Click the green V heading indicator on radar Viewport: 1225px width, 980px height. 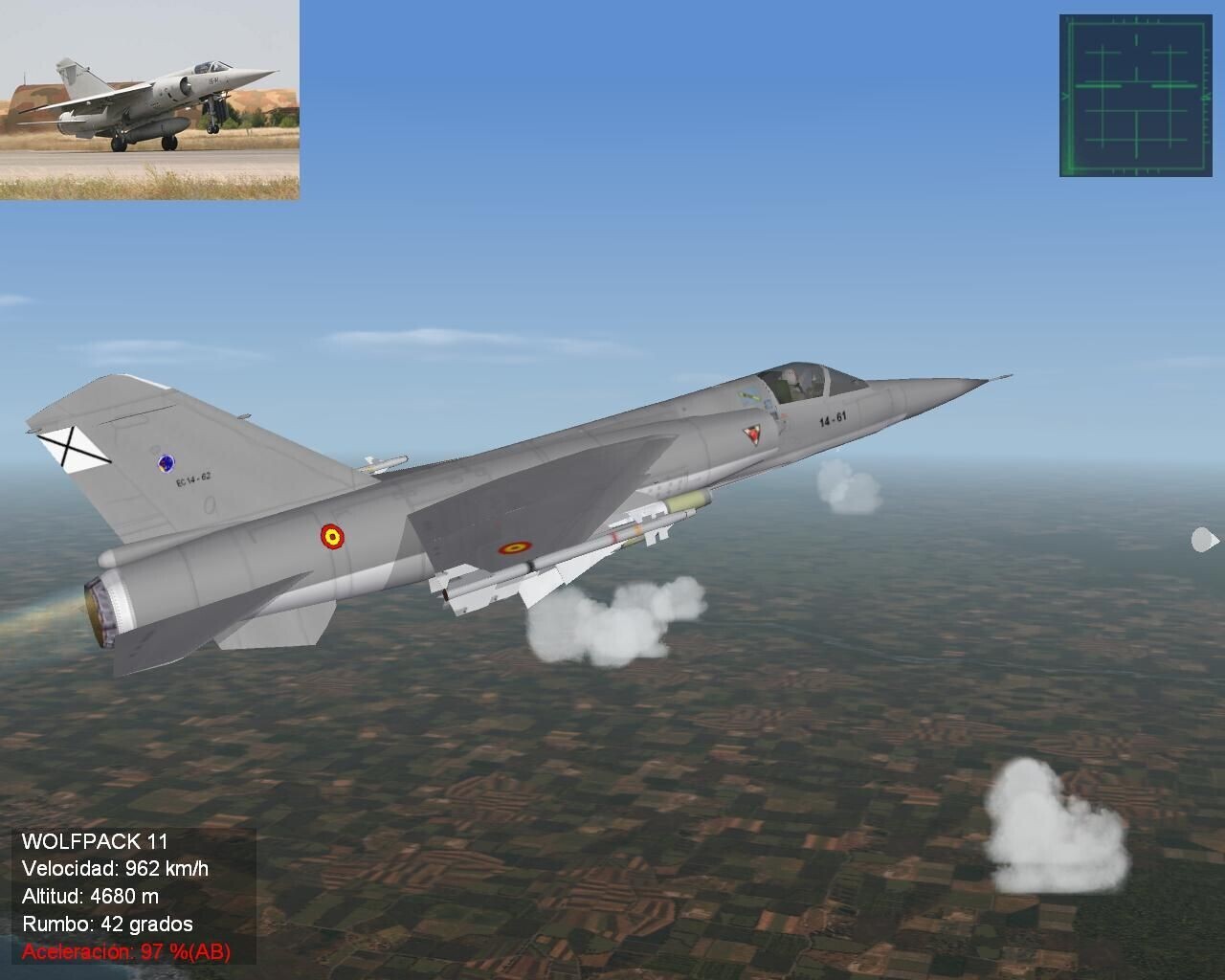pos(1066,96)
